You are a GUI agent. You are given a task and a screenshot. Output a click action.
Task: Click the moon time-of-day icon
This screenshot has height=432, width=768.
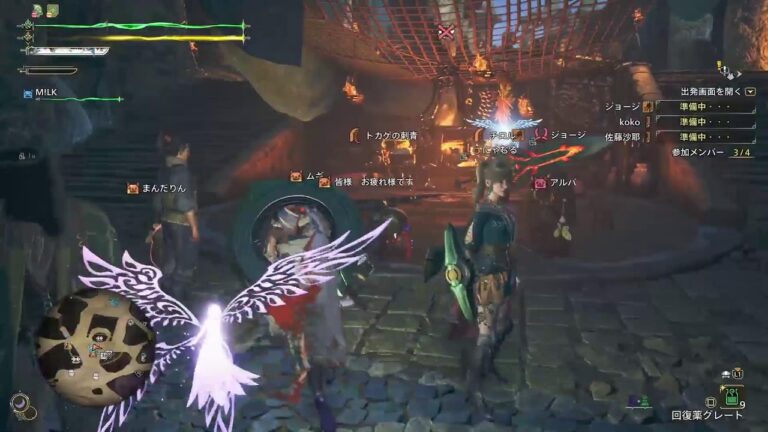coord(20,404)
